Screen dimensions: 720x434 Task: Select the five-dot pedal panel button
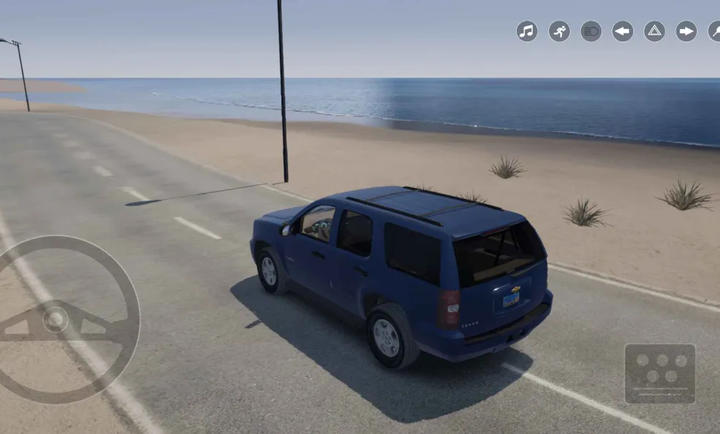pos(660,373)
